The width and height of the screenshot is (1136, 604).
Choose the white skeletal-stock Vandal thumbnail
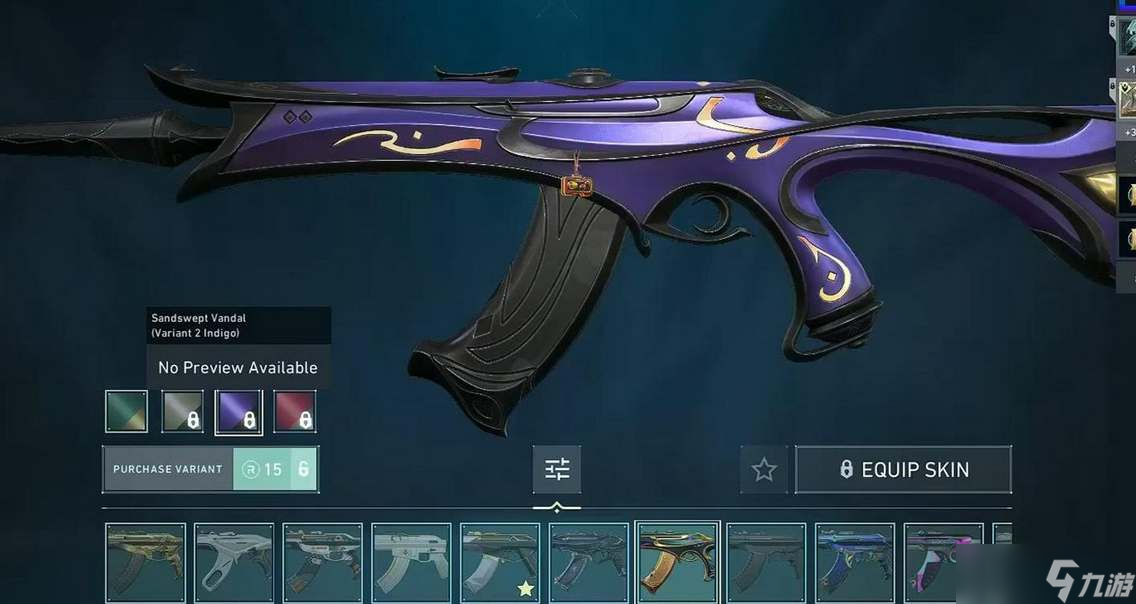[234, 562]
